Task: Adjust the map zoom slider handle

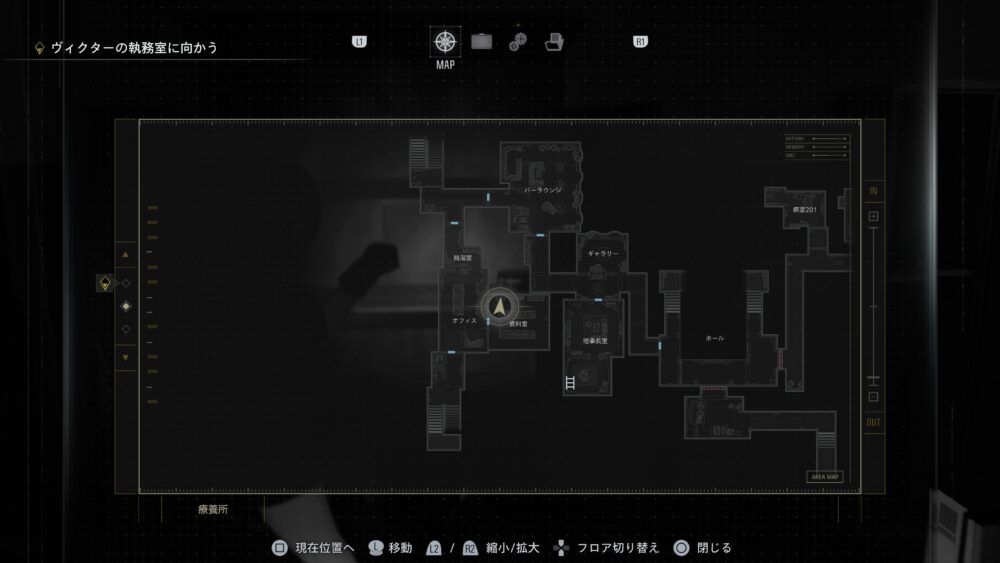Action: (873, 380)
